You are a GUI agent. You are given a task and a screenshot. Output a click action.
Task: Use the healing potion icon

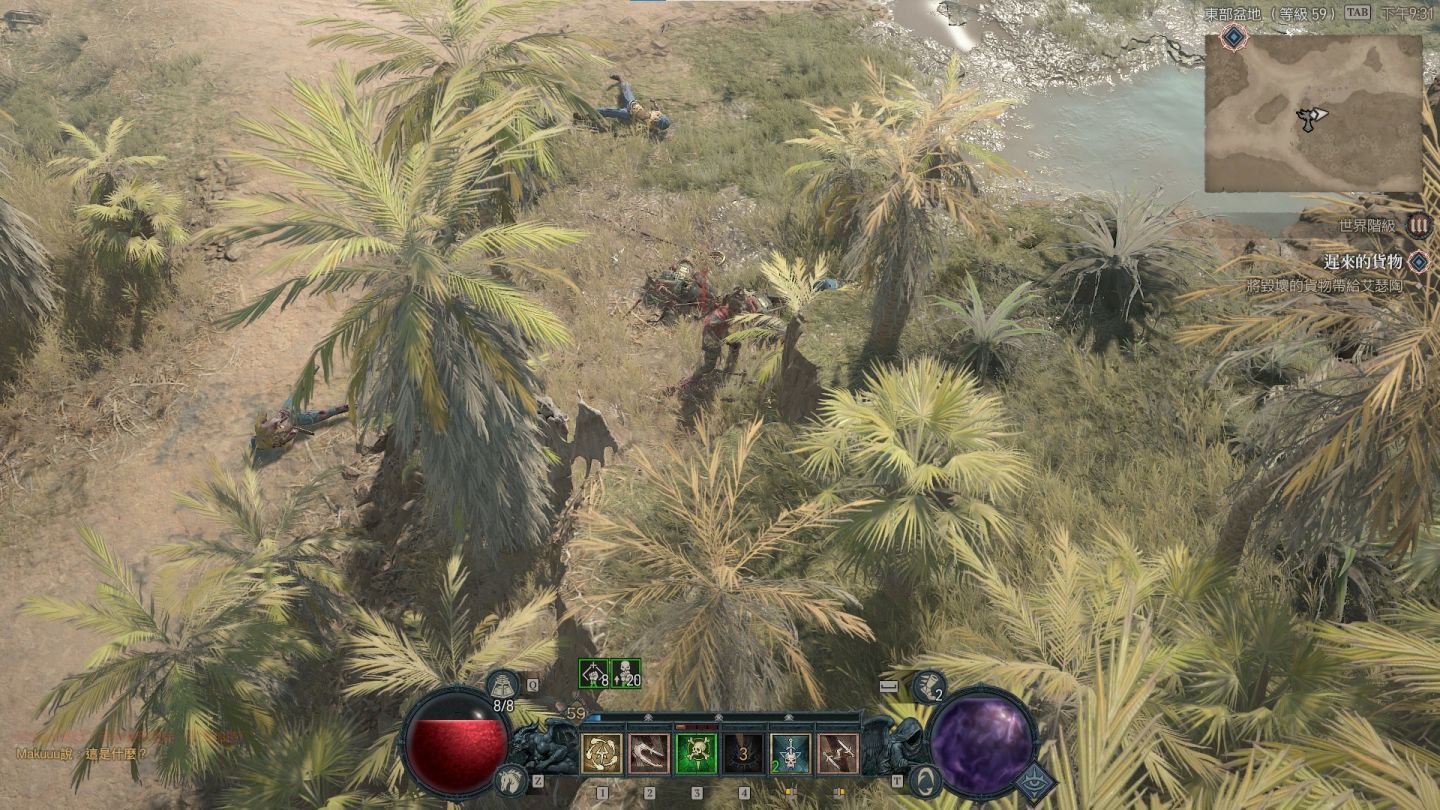[x=501, y=684]
